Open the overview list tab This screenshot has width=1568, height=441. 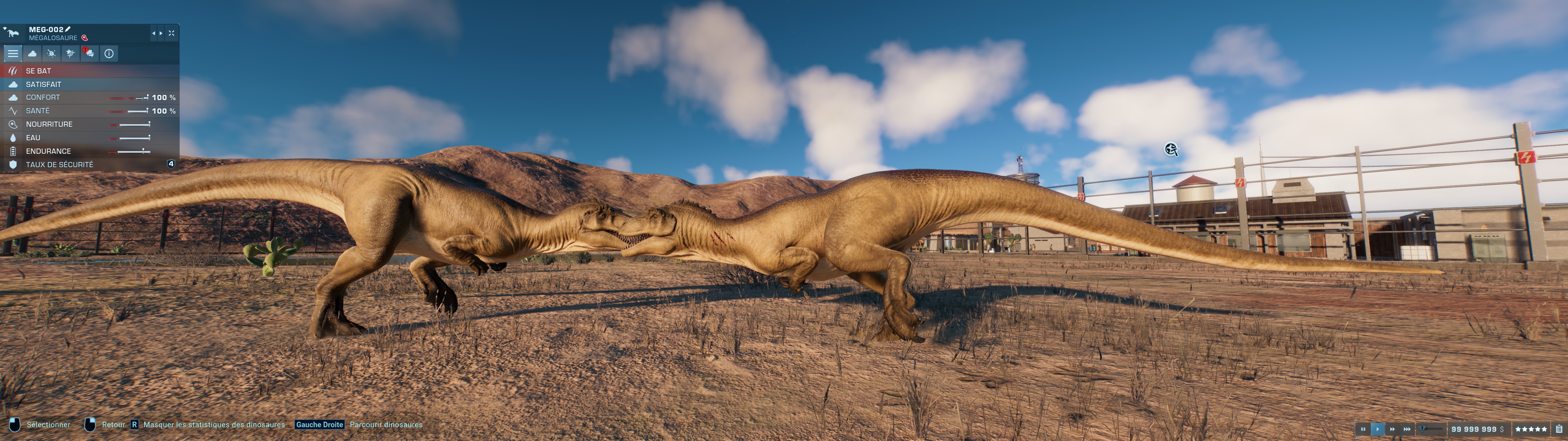click(x=13, y=54)
